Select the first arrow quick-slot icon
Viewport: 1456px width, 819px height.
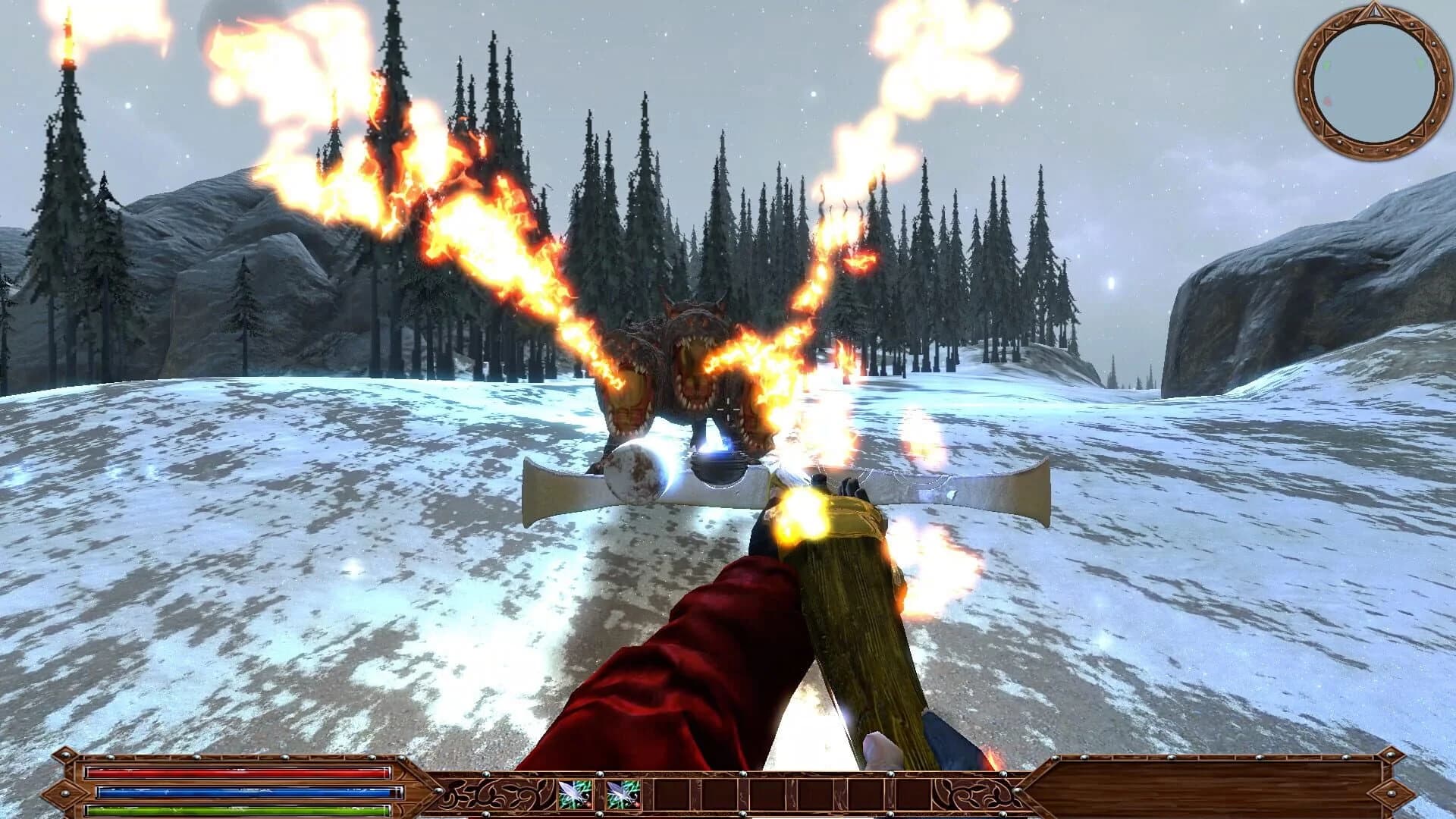[575, 795]
